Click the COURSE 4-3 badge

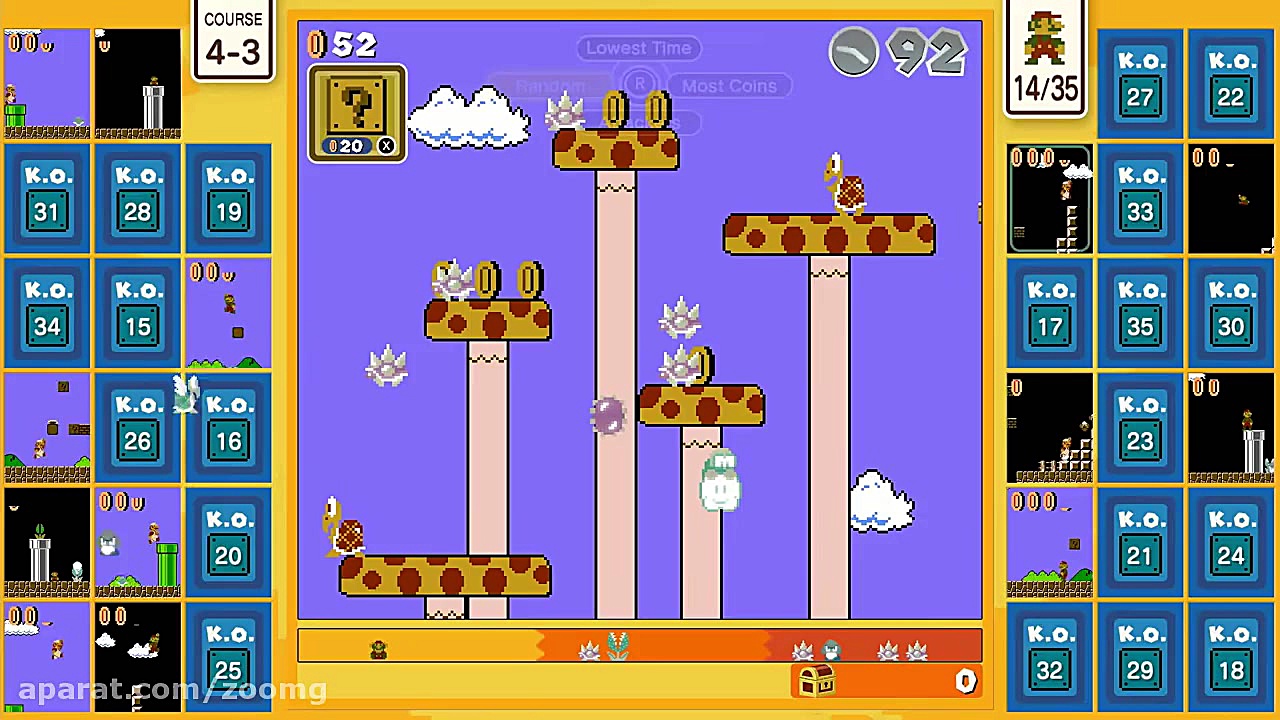232,40
